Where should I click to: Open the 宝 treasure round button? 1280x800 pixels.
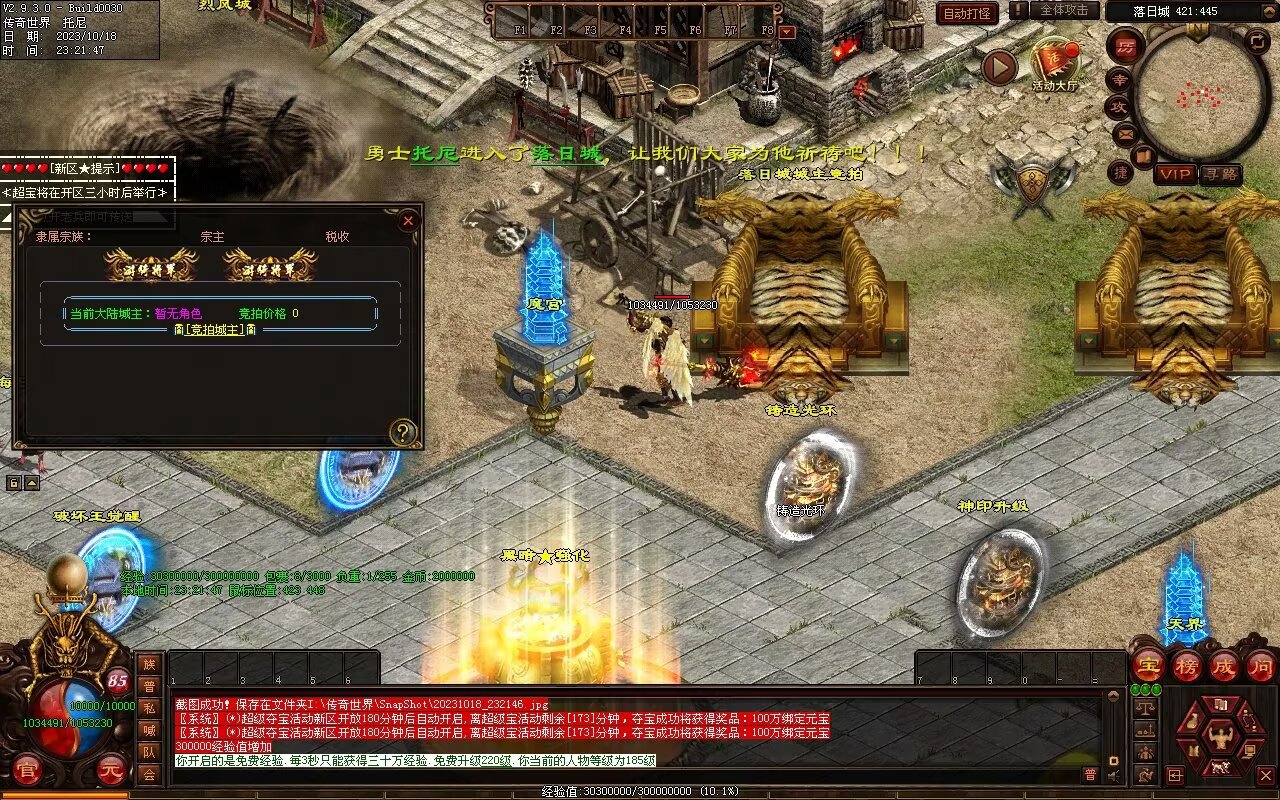coord(1147,665)
